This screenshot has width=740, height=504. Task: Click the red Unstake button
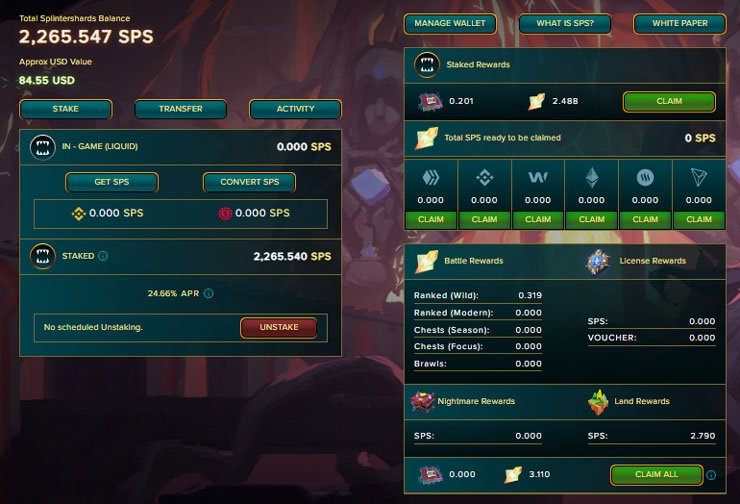tap(278, 327)
